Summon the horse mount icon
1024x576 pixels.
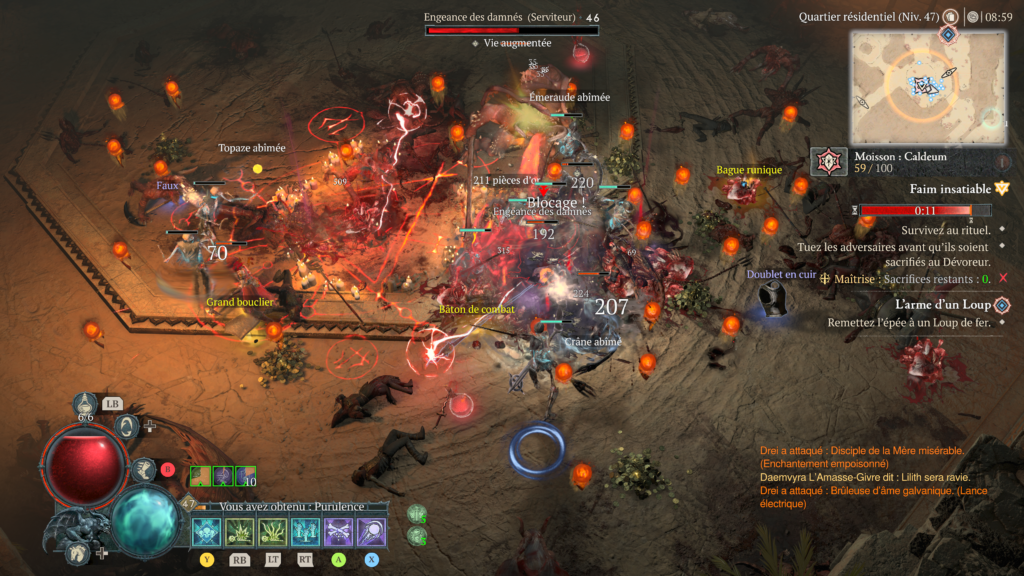coord(76,552)
